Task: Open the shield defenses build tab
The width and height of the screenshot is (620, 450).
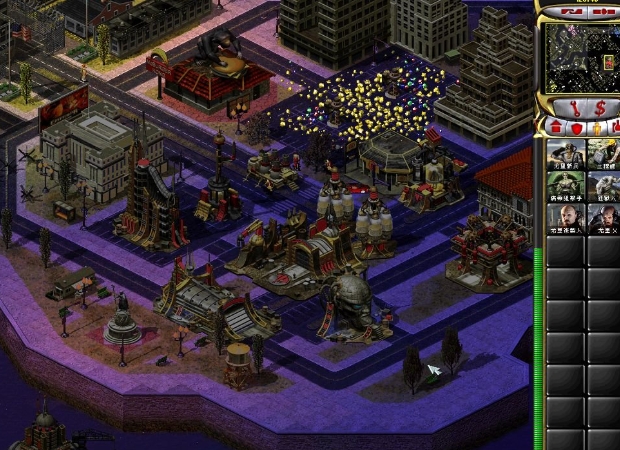Action: (x=576, y=127)
